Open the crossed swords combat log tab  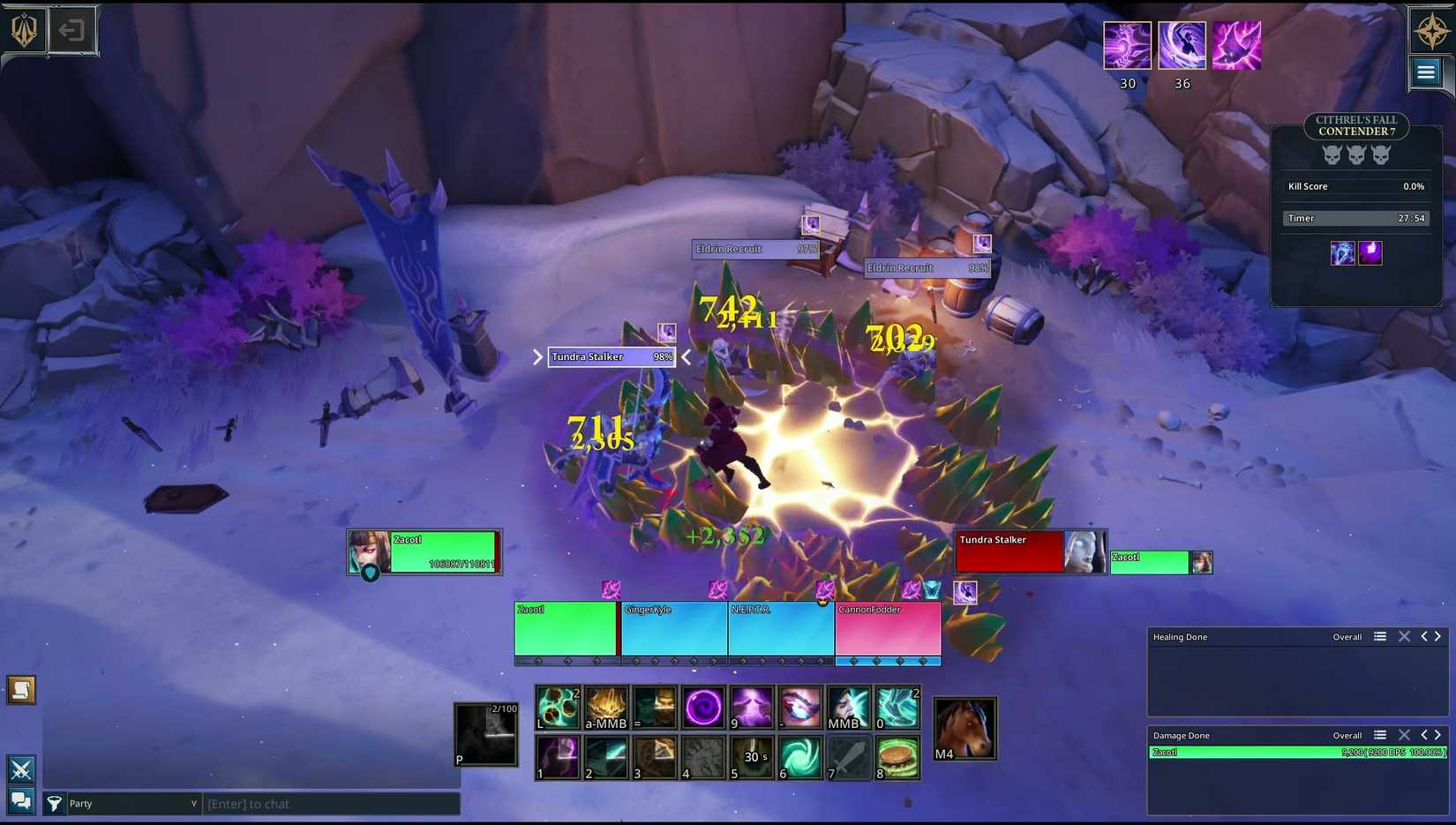(21, 769)
